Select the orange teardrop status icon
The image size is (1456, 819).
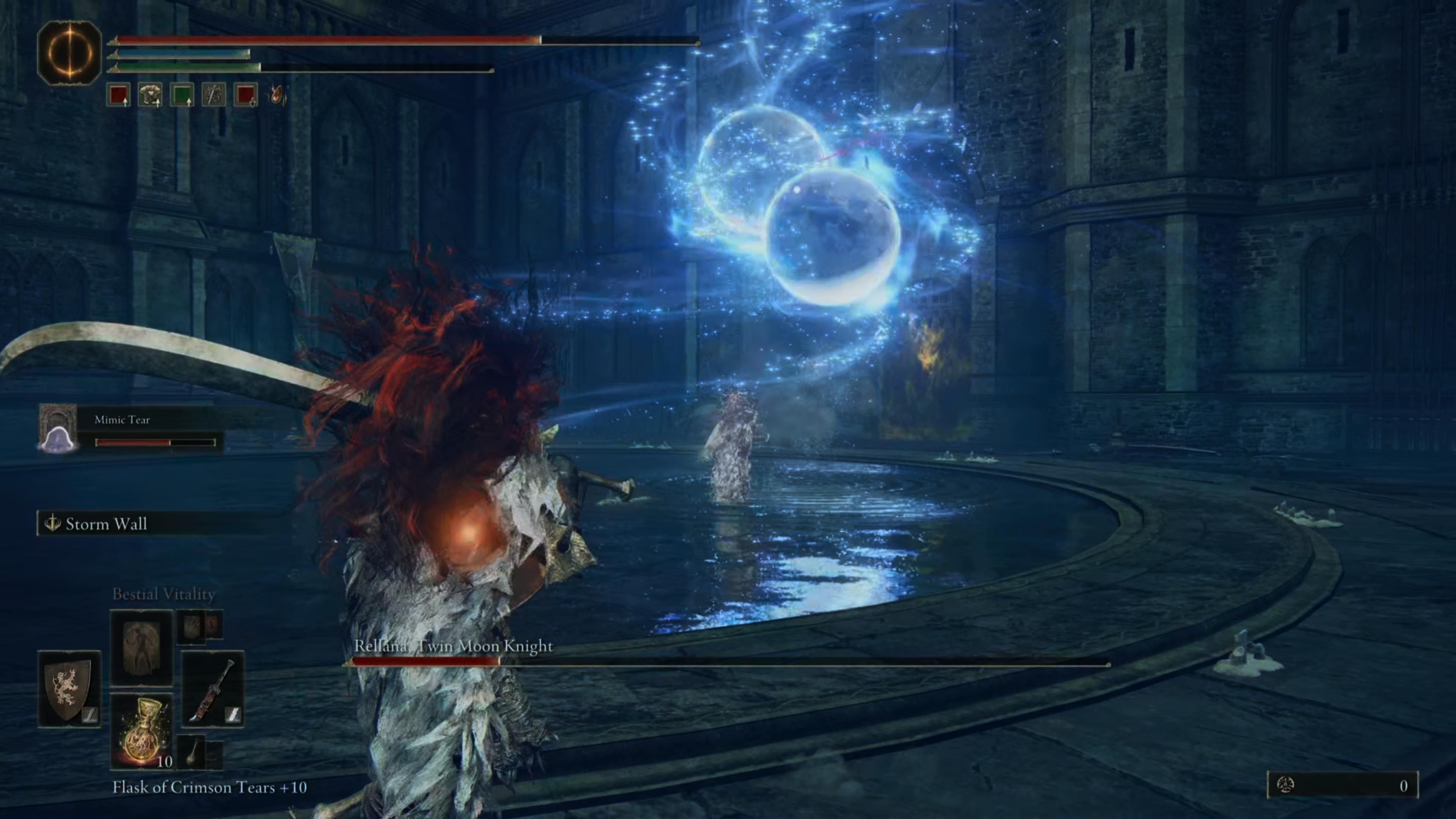click(x=278, y=94)
